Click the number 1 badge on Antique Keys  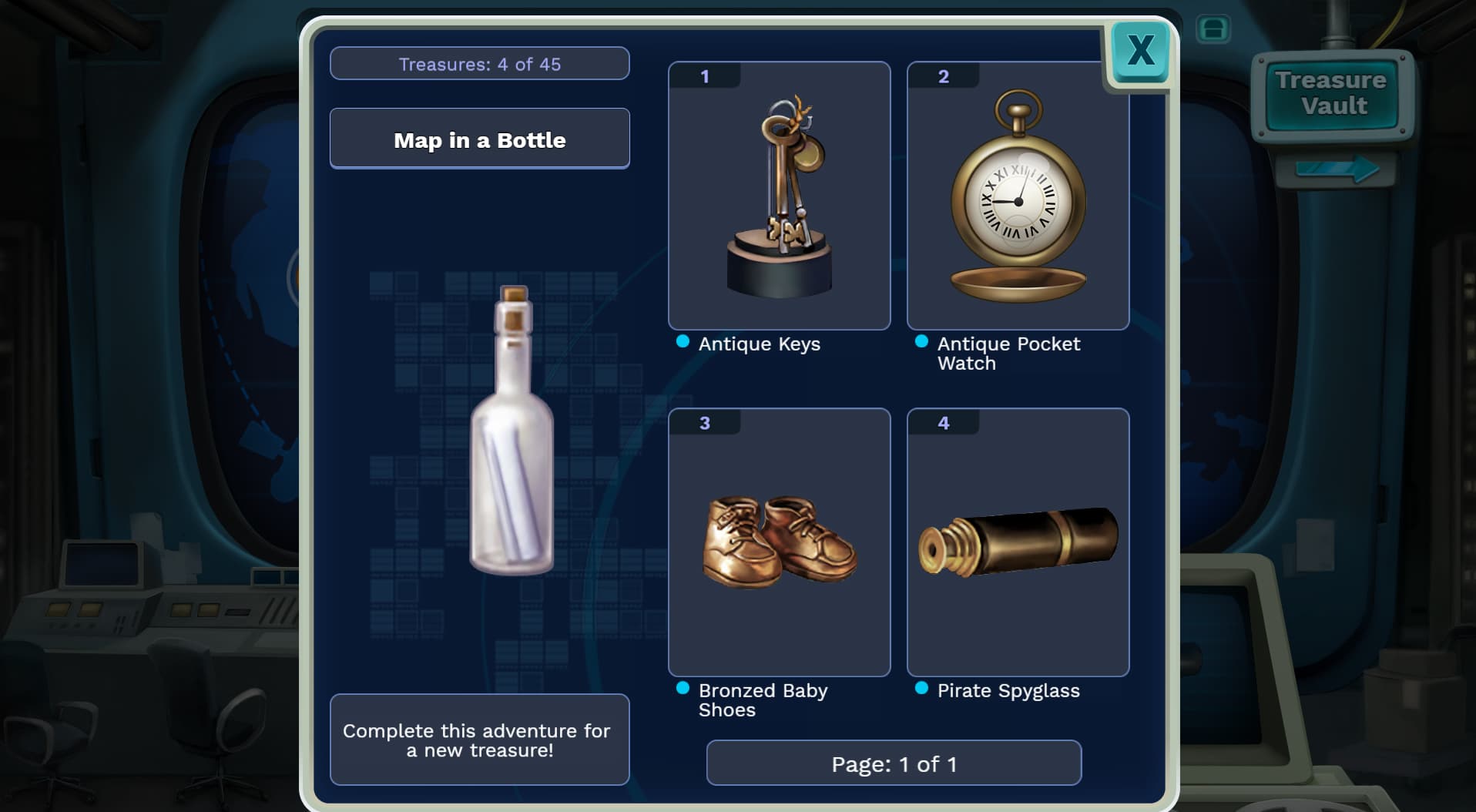[703, 75]
